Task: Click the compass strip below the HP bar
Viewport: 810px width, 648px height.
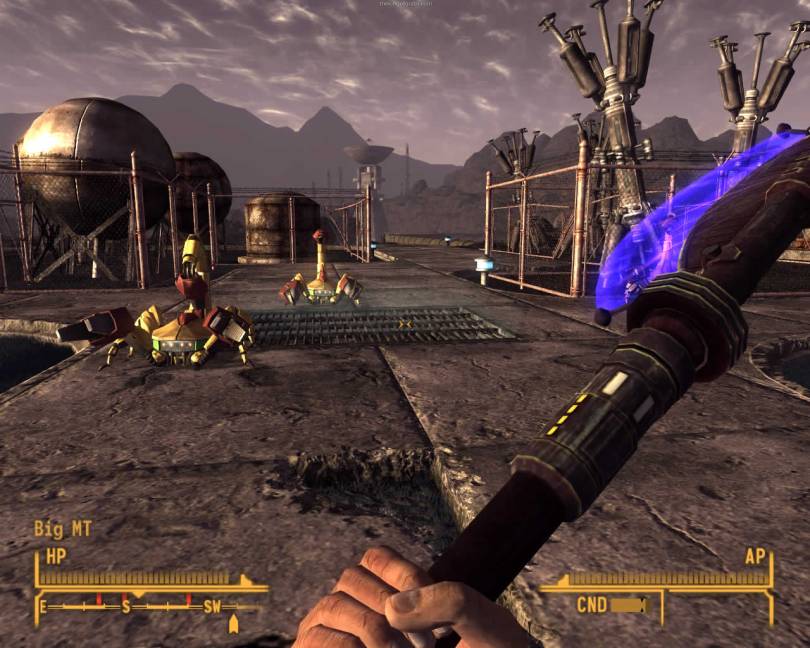Action: pyautogui.click(x=150, y=606)
